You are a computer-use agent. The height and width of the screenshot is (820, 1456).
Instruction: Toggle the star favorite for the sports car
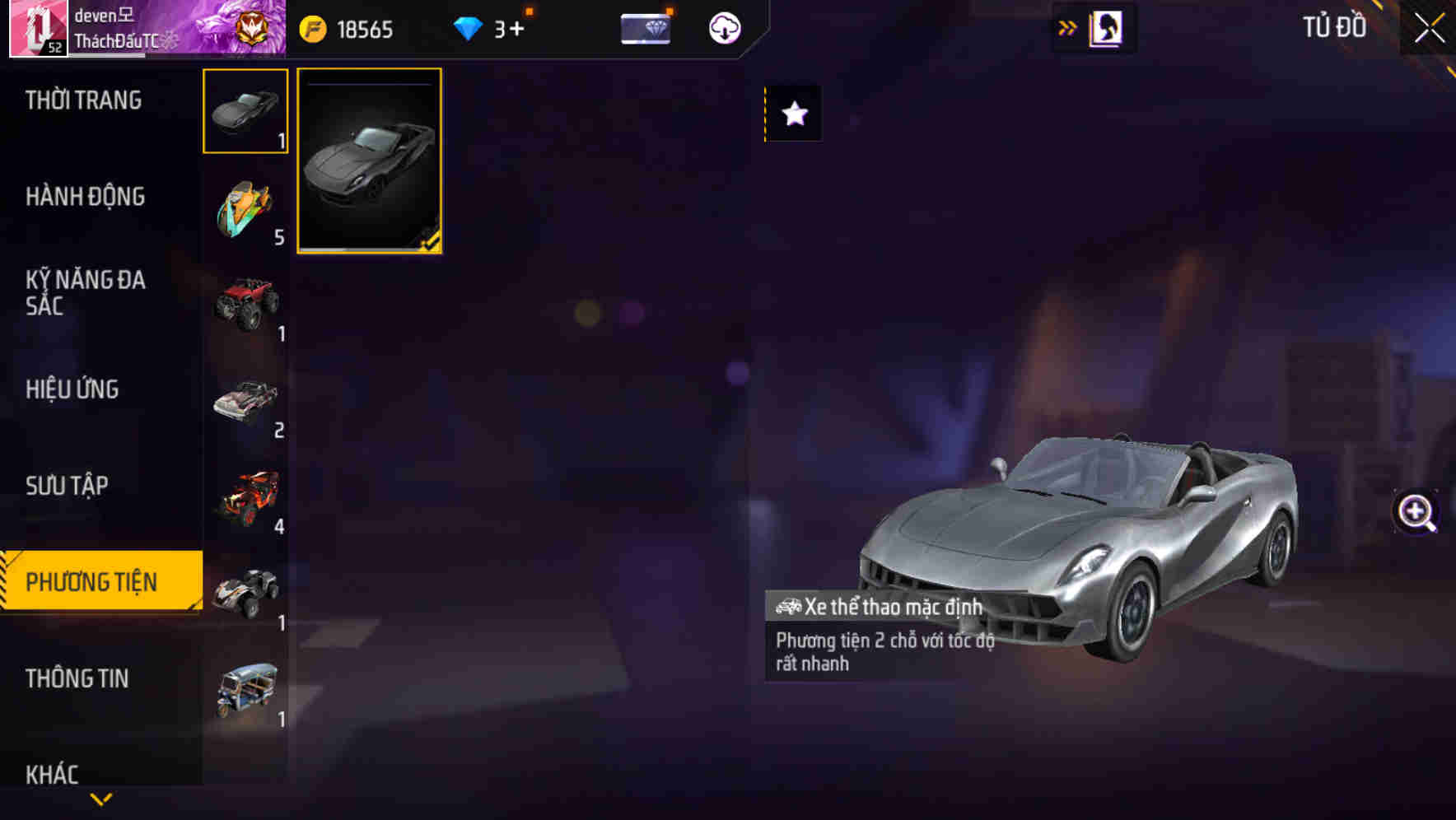point(793,114)
